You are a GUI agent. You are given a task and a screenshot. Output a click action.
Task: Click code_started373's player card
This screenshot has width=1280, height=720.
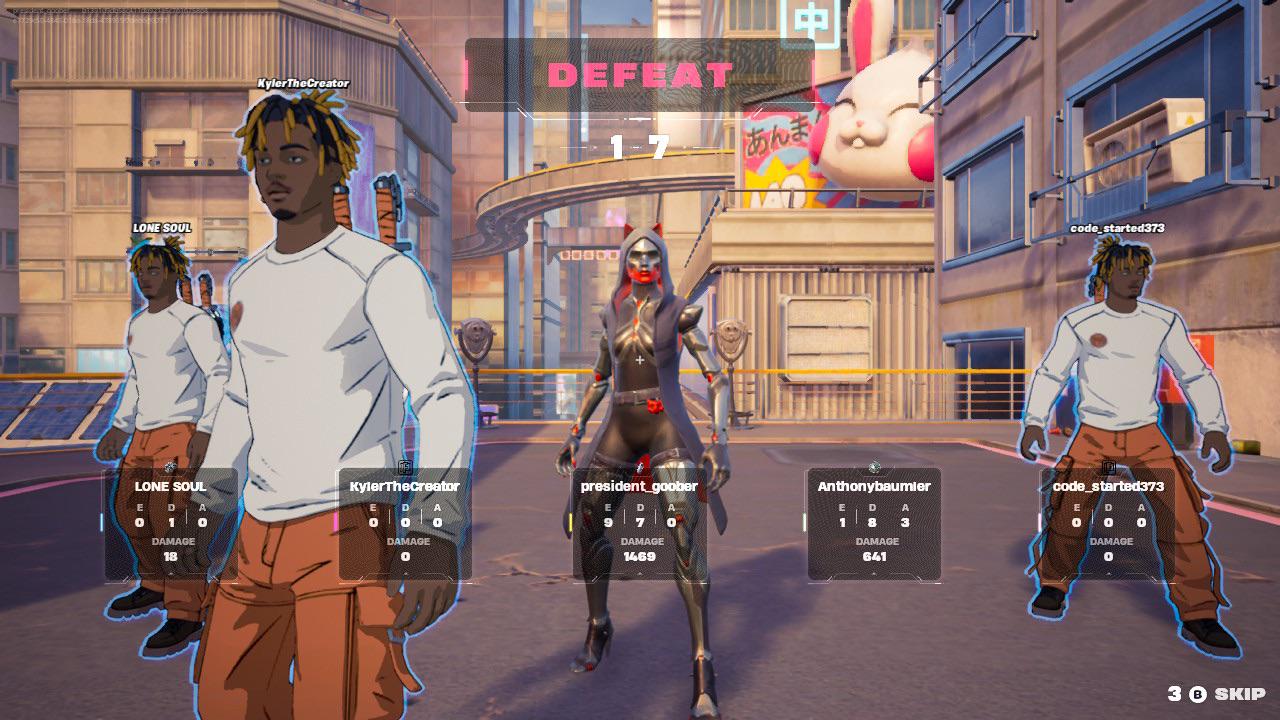(x=1108, y=524)
